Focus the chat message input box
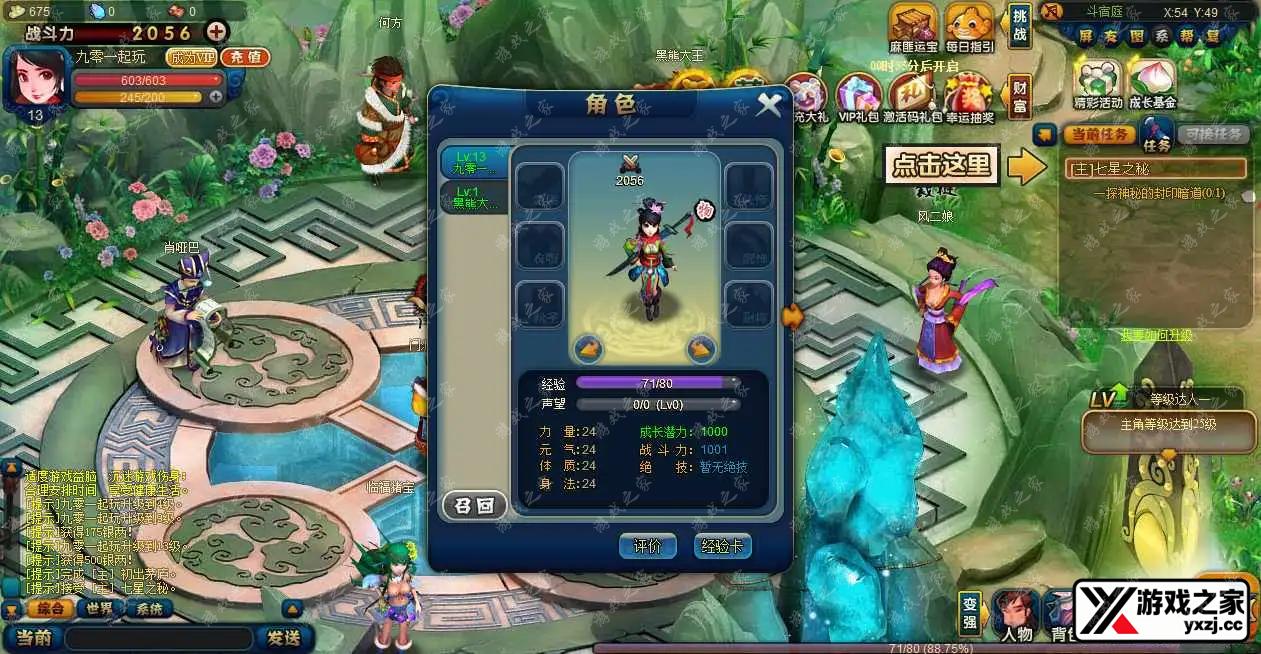Viewport: 1261px width, 654px height. 160,638
